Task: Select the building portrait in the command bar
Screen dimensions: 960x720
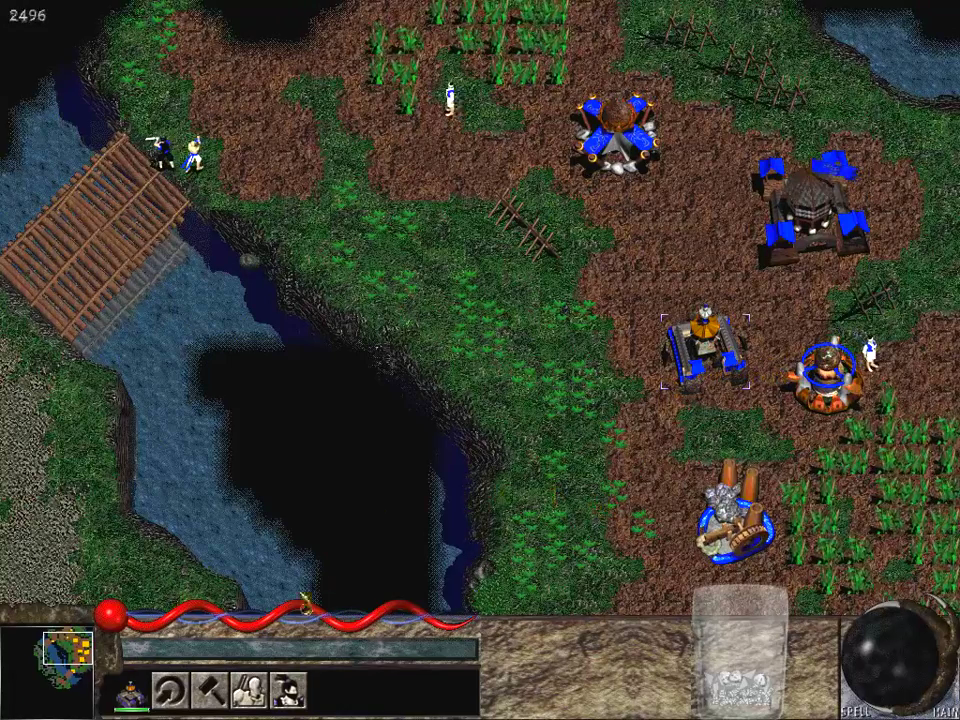Action: pos(131,690)
